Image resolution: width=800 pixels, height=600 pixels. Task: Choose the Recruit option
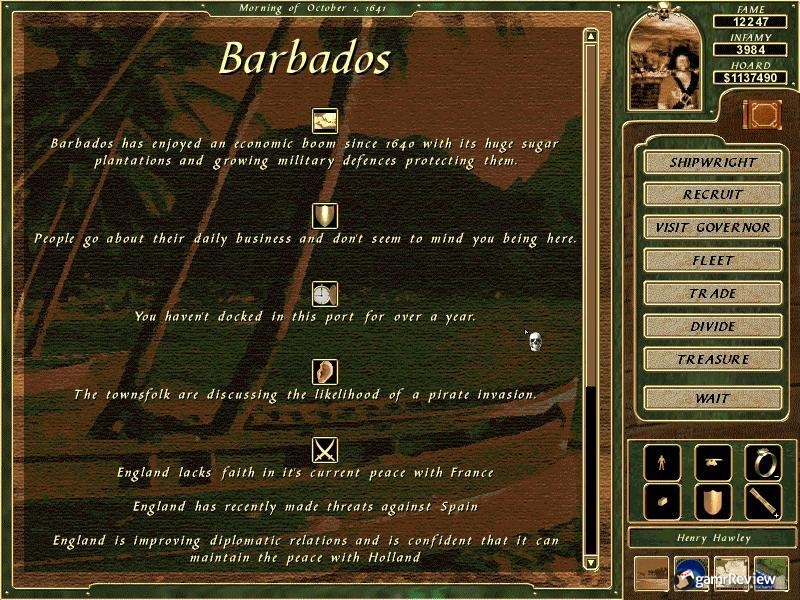point(712,195)
